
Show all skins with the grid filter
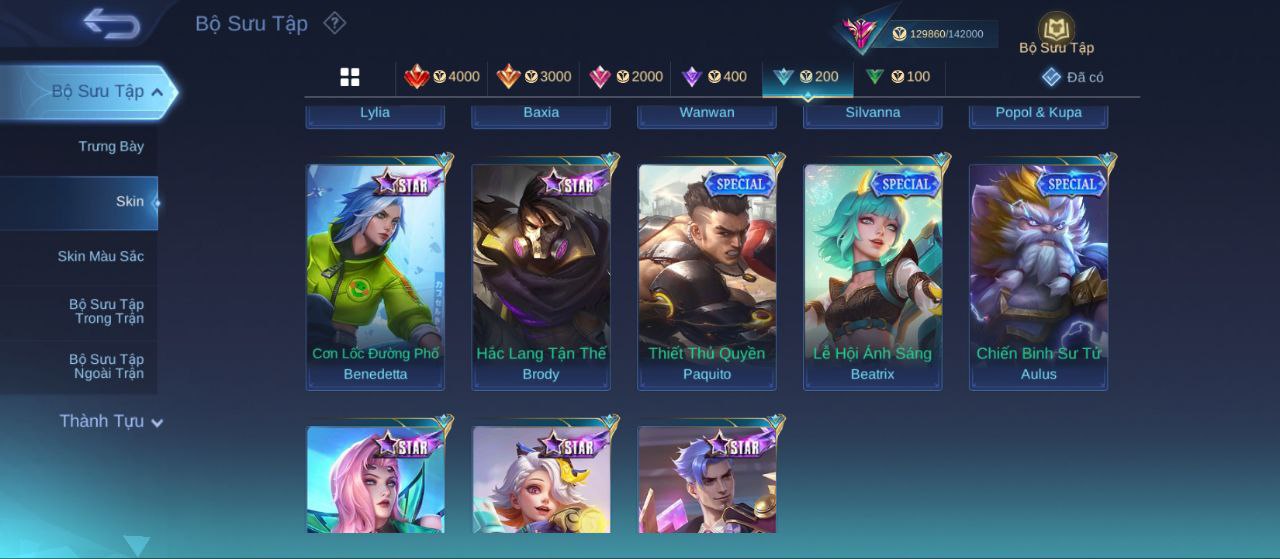350,77
